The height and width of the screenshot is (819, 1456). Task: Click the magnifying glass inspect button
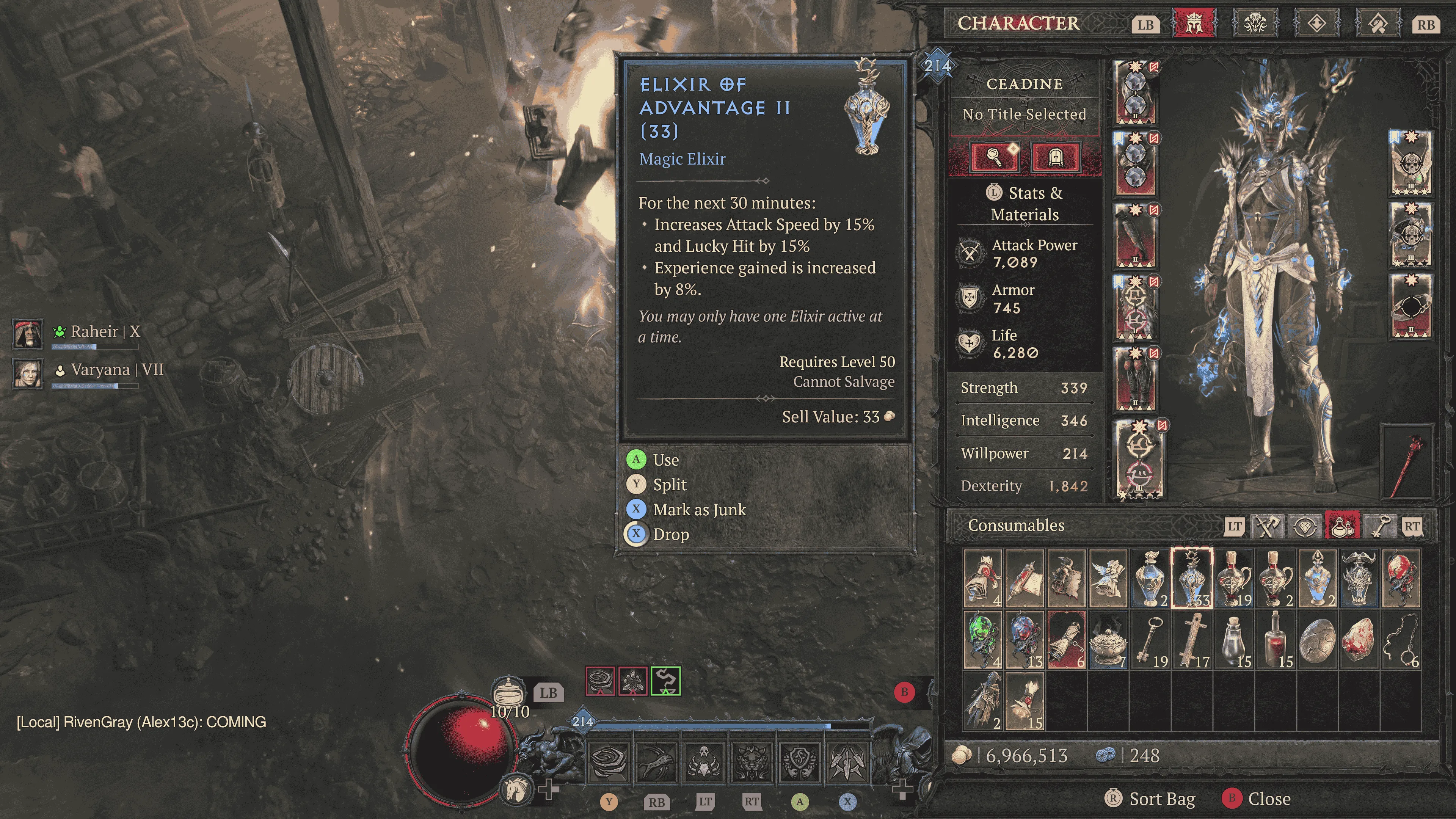pos(994,156)
